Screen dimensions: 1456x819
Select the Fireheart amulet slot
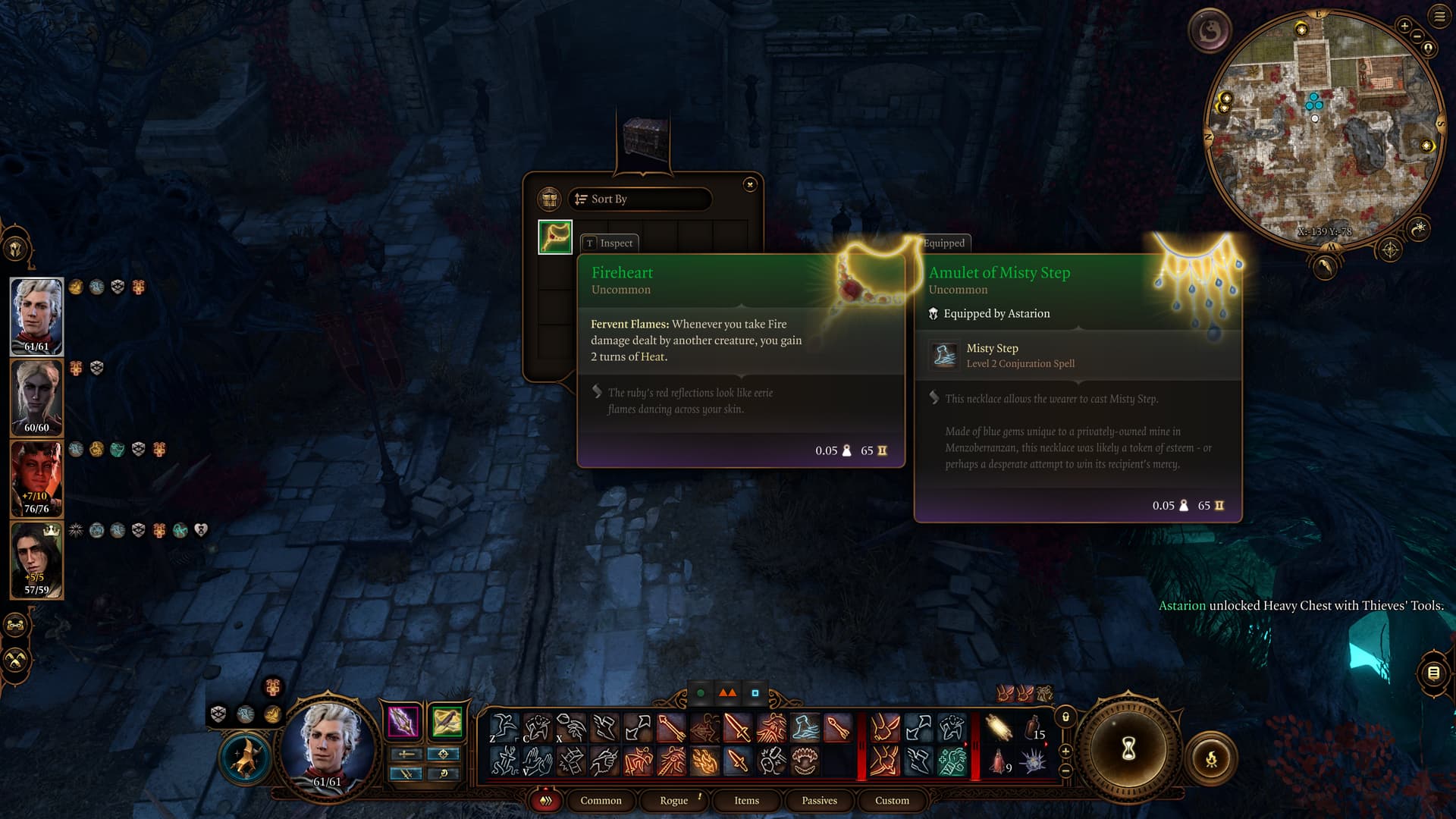(555, 237)
